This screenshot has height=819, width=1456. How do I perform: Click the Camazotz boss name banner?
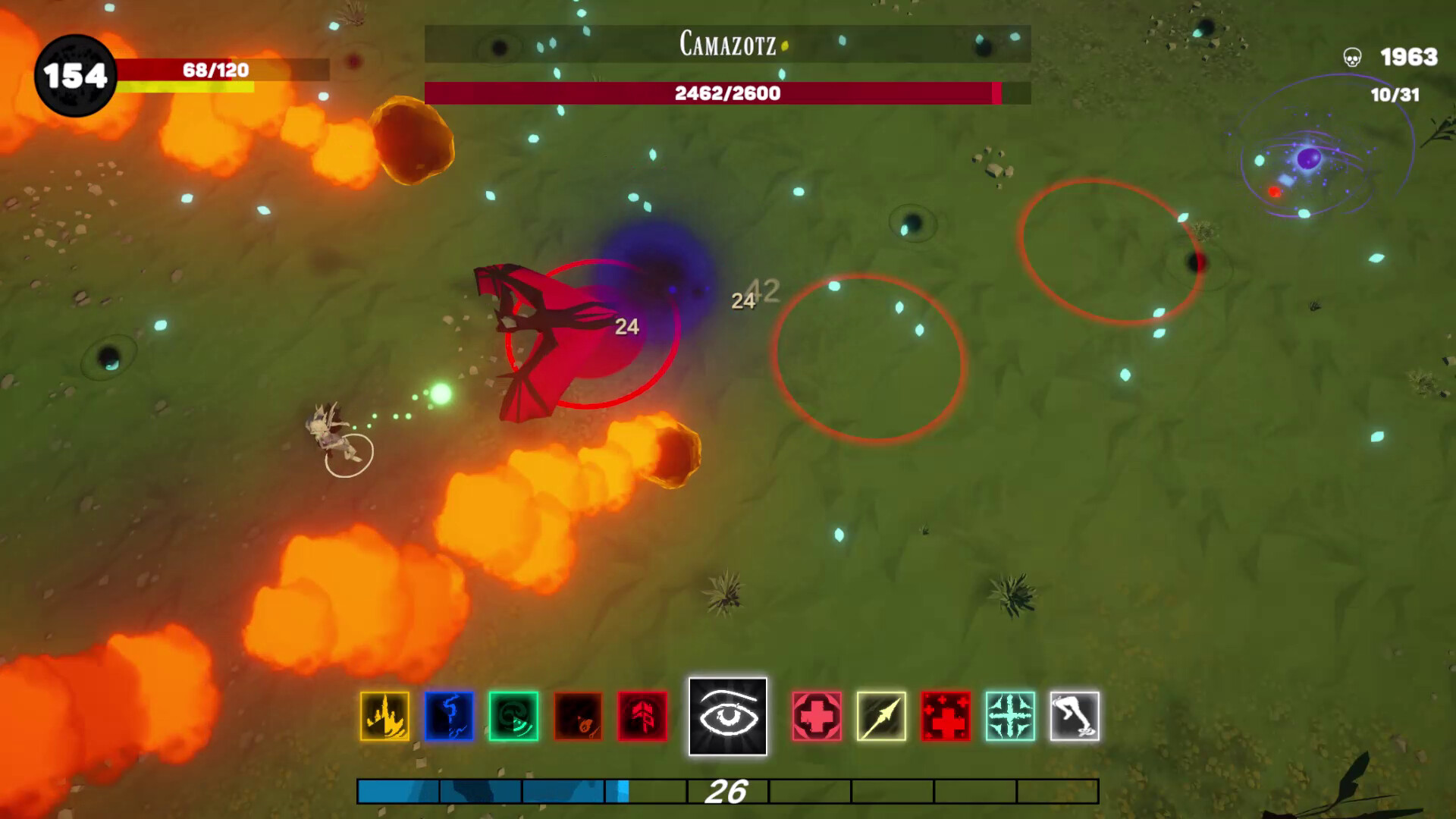[x=726, y=45]
